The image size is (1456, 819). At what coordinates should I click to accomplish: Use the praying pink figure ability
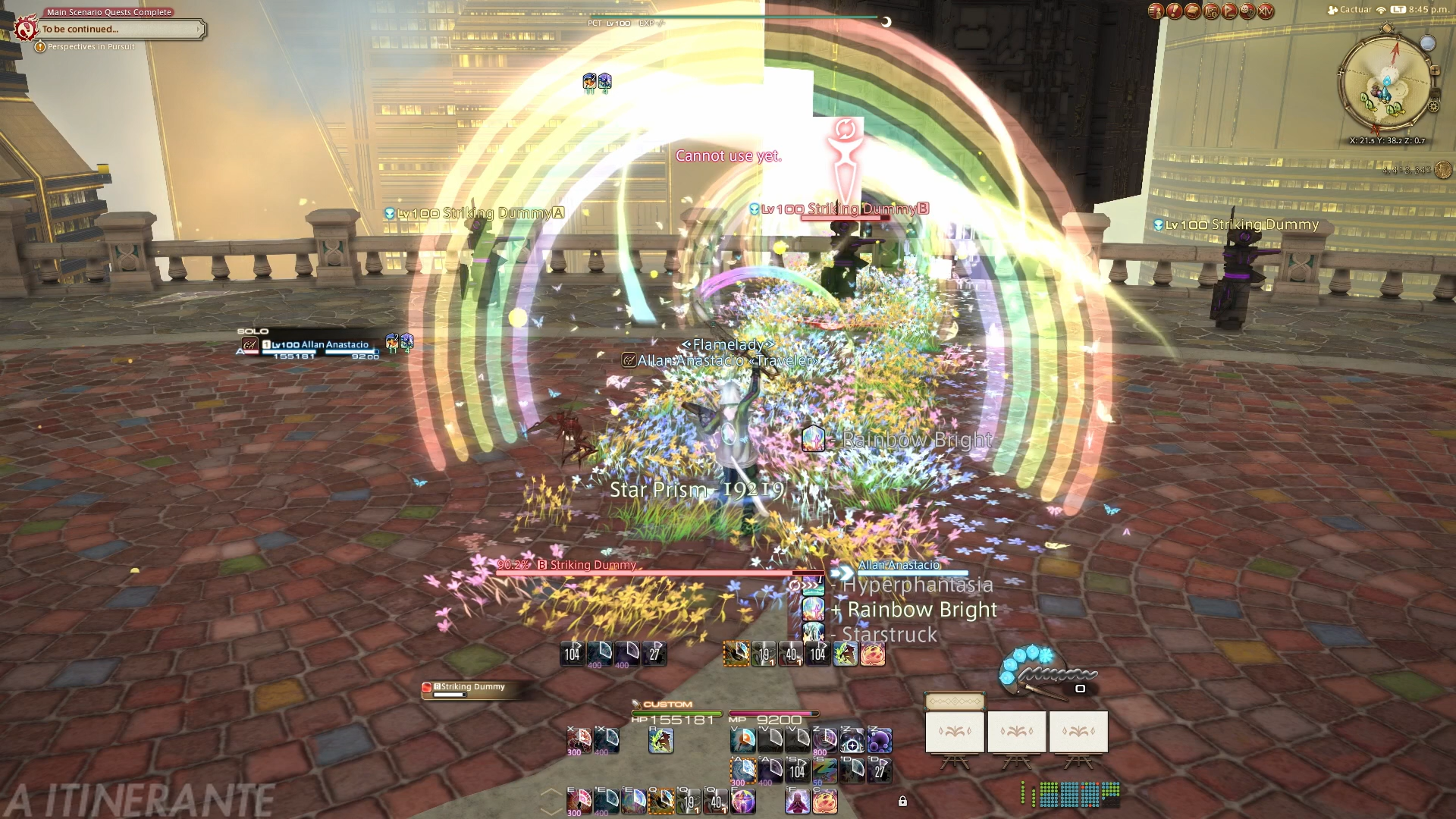point(797,801)
